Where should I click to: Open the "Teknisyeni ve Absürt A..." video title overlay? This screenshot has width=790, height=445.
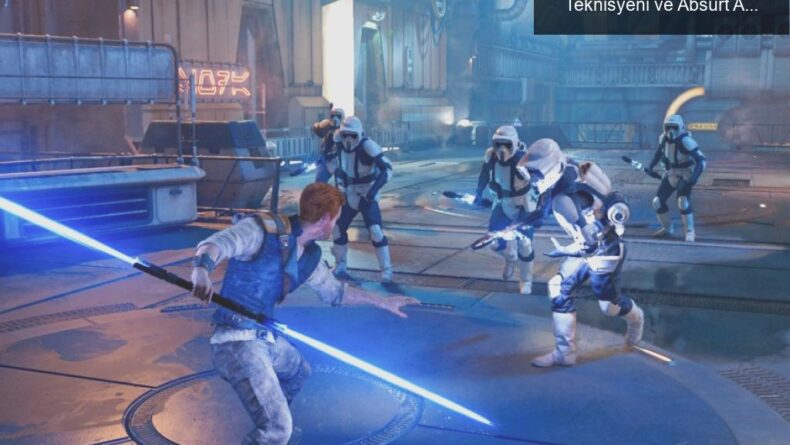pyautogui.click(x=661, y=8)
